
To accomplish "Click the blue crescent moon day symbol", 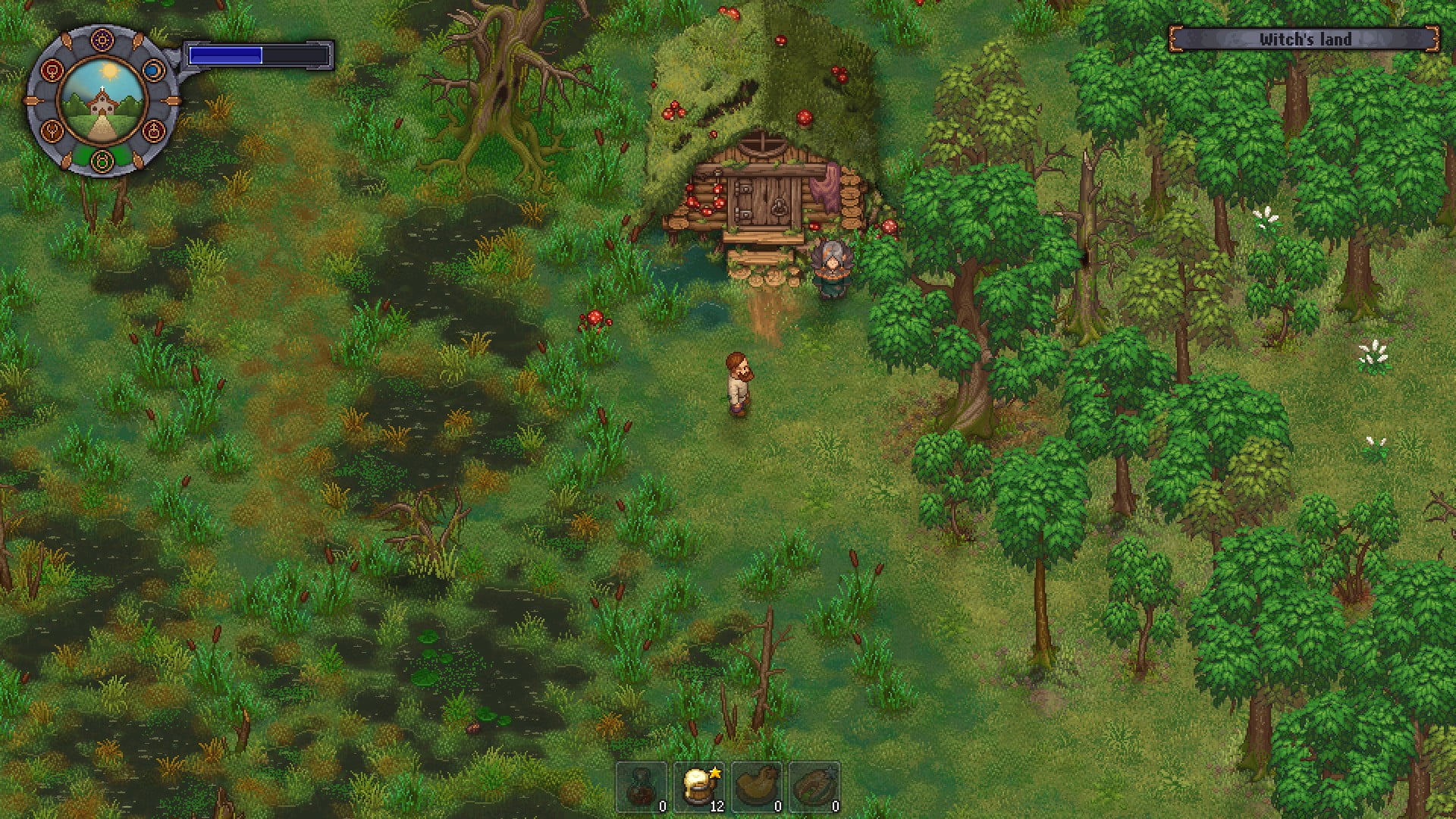I will click(x=153, y=71).
